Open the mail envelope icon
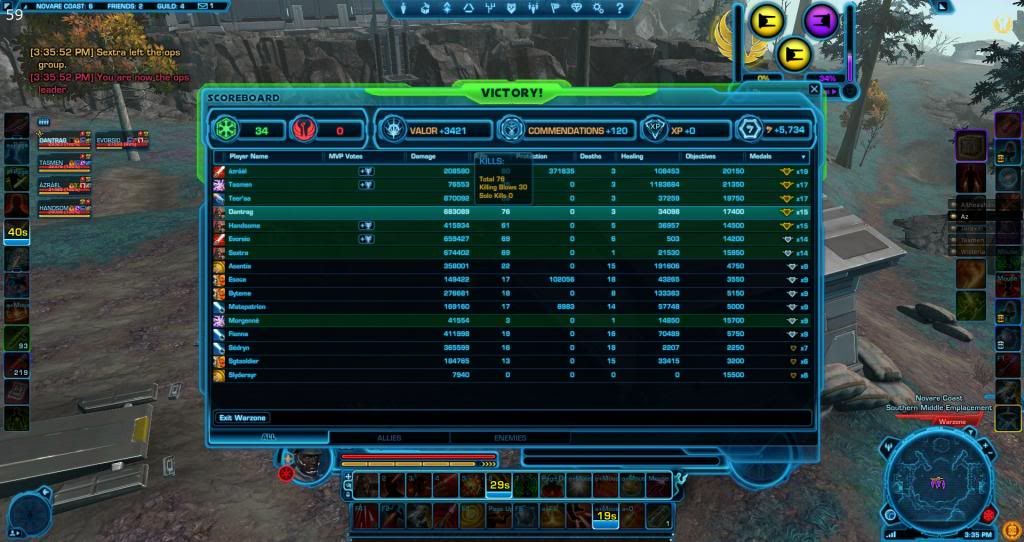 pos(203,6)
